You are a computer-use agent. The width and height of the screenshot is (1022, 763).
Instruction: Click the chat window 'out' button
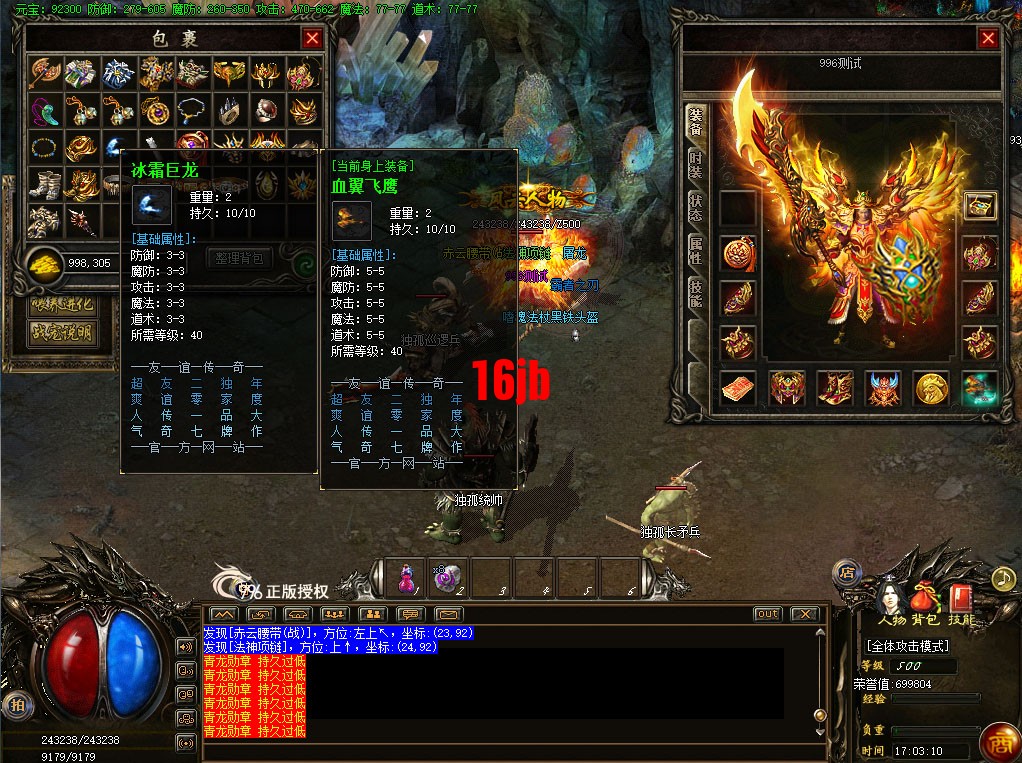pyautogui.click(x=767, y=613)
